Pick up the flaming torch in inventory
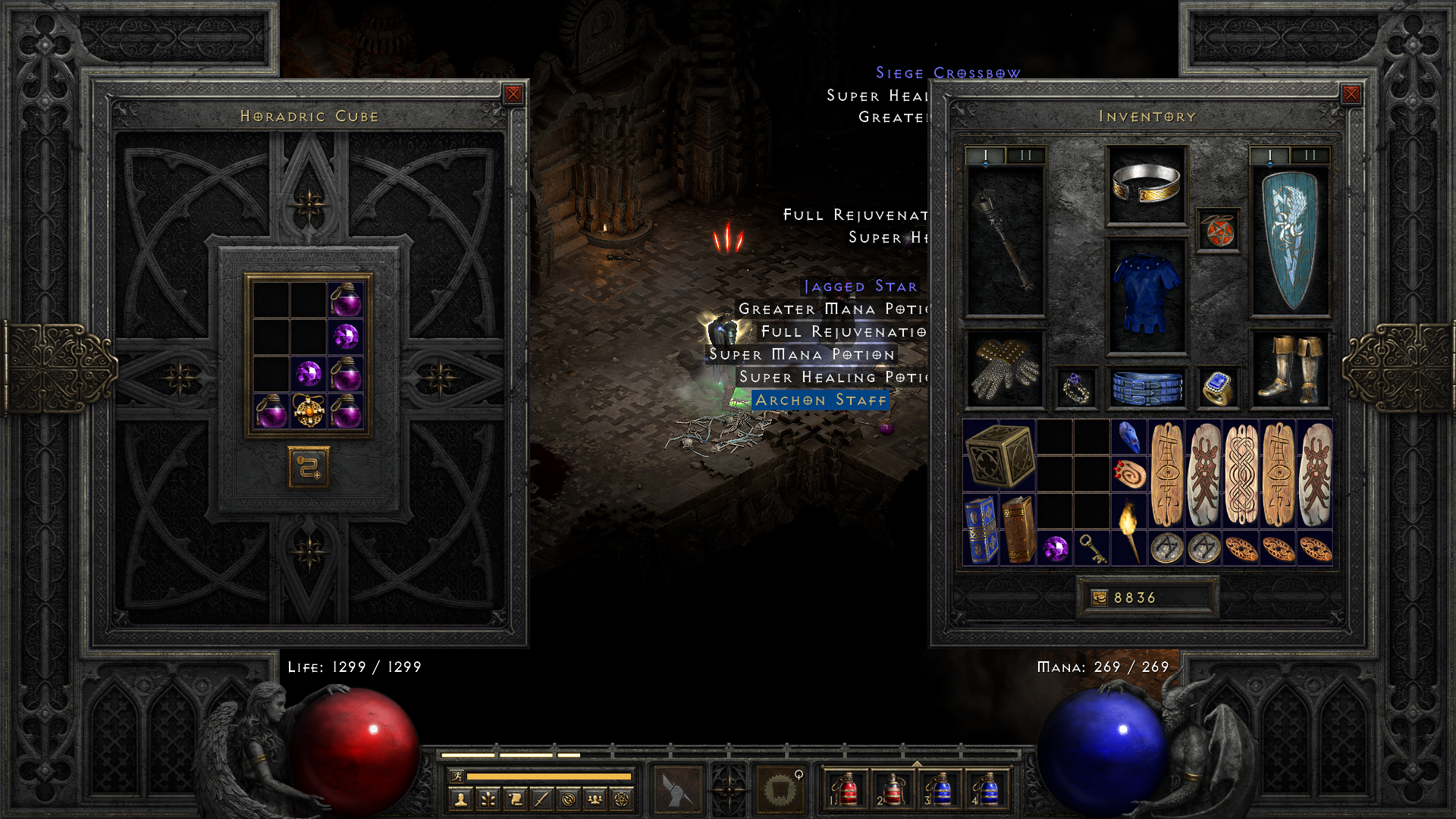Screen dimensions: 1456x819 [x=1129, y=530]
